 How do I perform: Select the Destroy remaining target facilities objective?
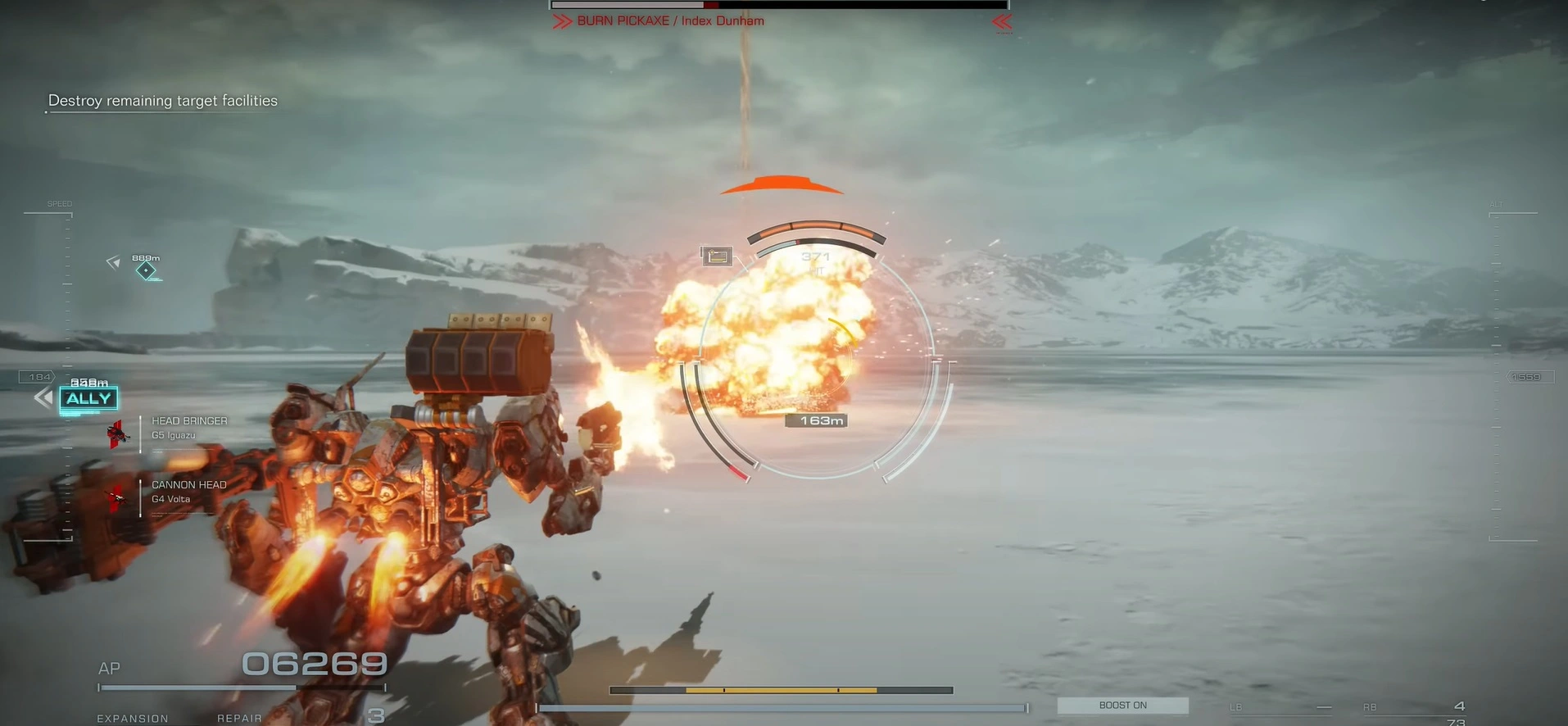162,101
